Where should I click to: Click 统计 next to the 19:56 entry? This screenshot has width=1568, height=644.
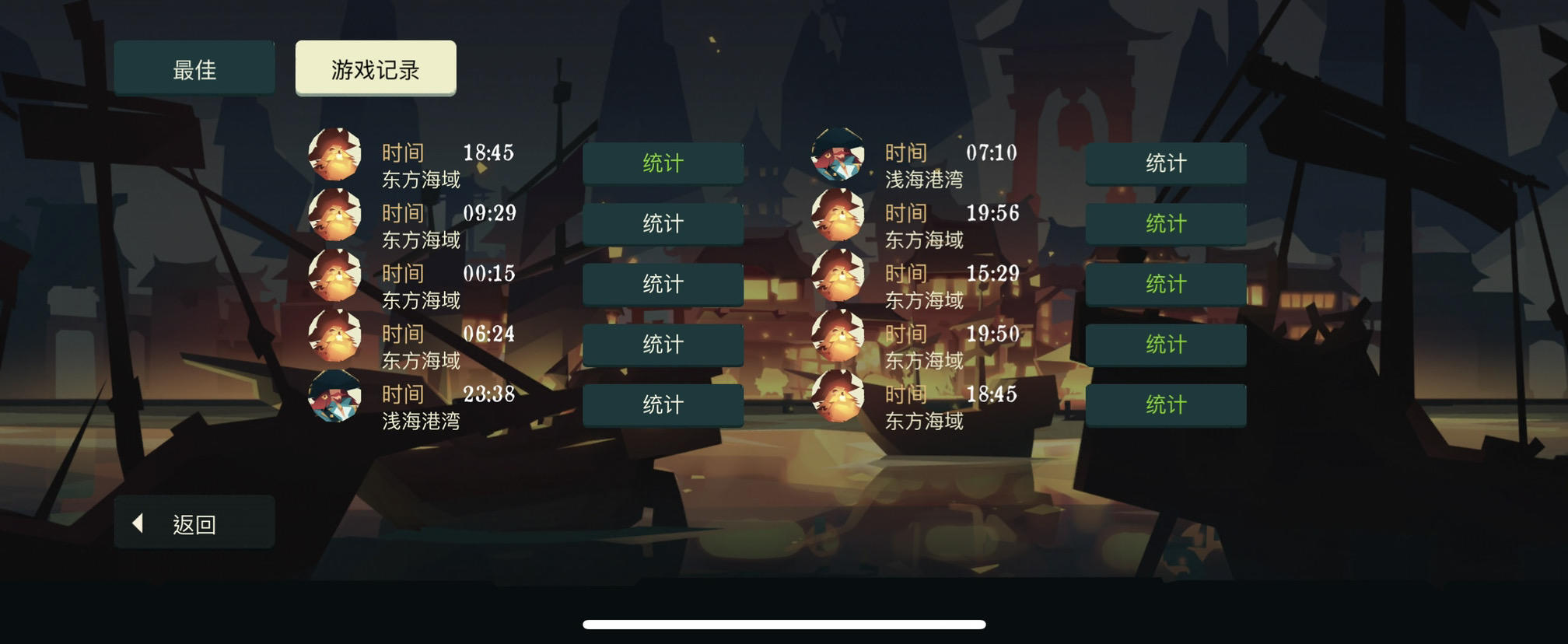coord(1166,223)
